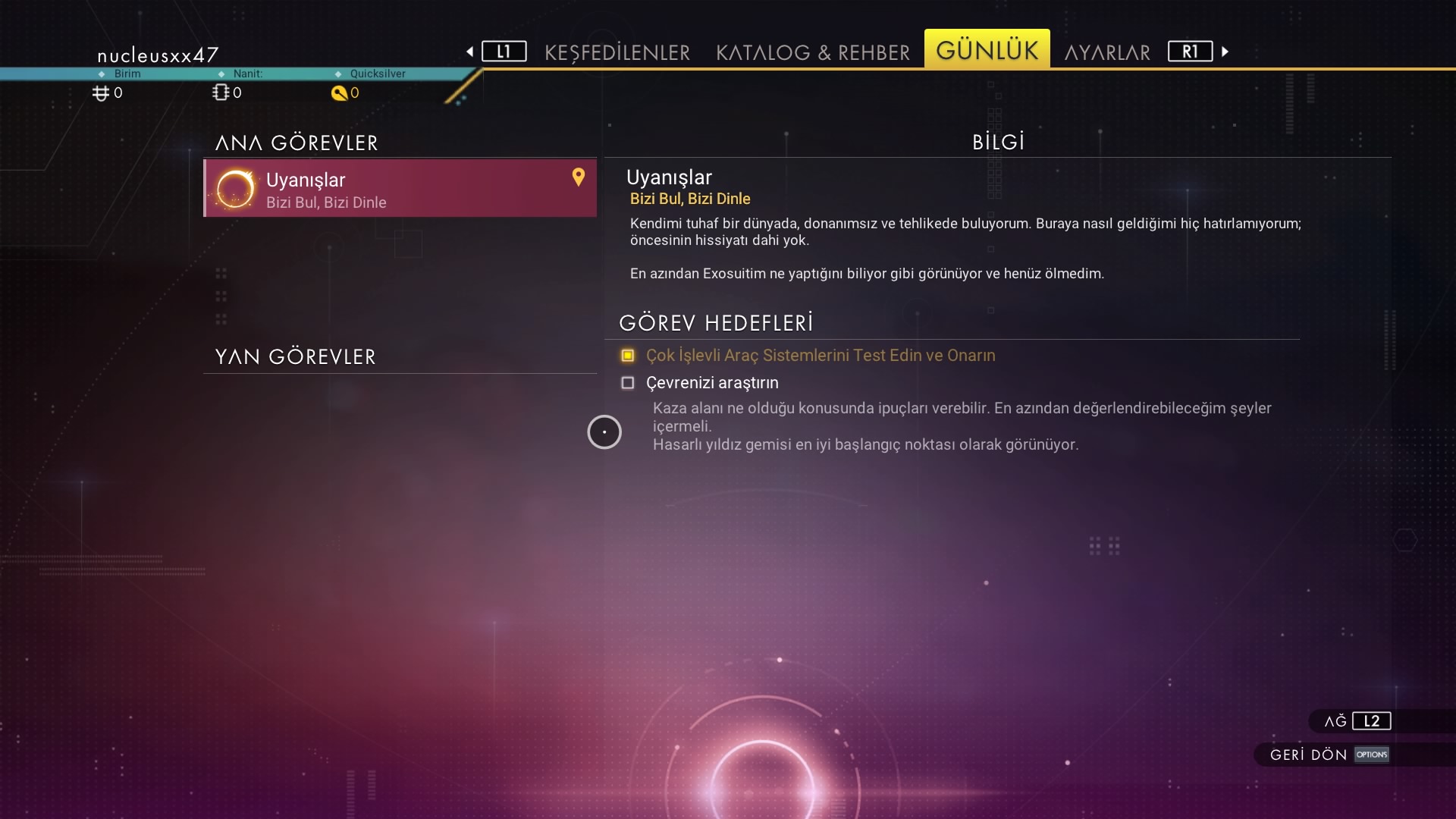
Task: Select the Çok İşlevli Araç objective
Action: click(820, 356)
